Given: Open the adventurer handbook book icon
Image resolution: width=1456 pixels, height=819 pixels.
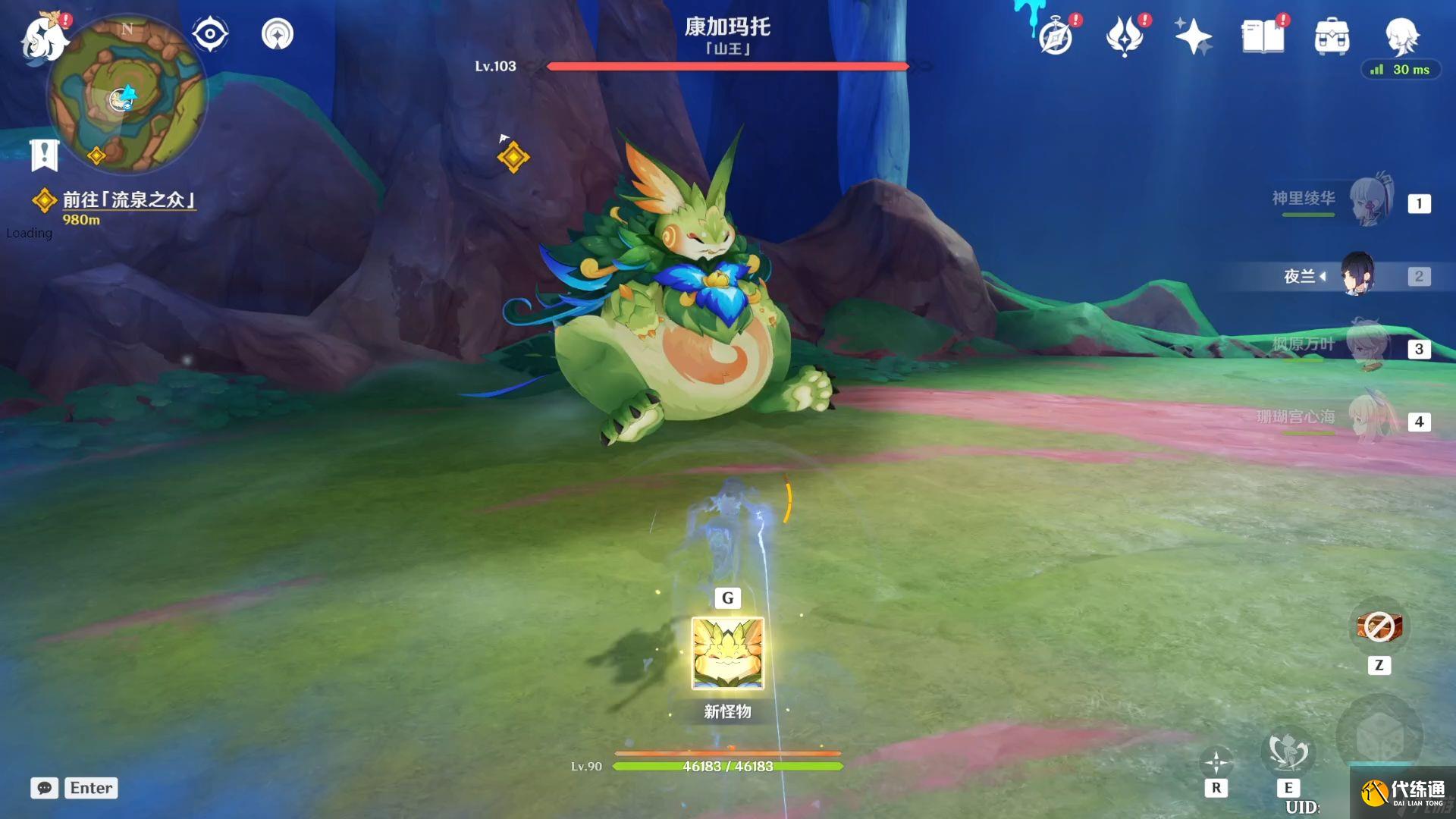Looking at the screenshot, I should point(1263,37).
